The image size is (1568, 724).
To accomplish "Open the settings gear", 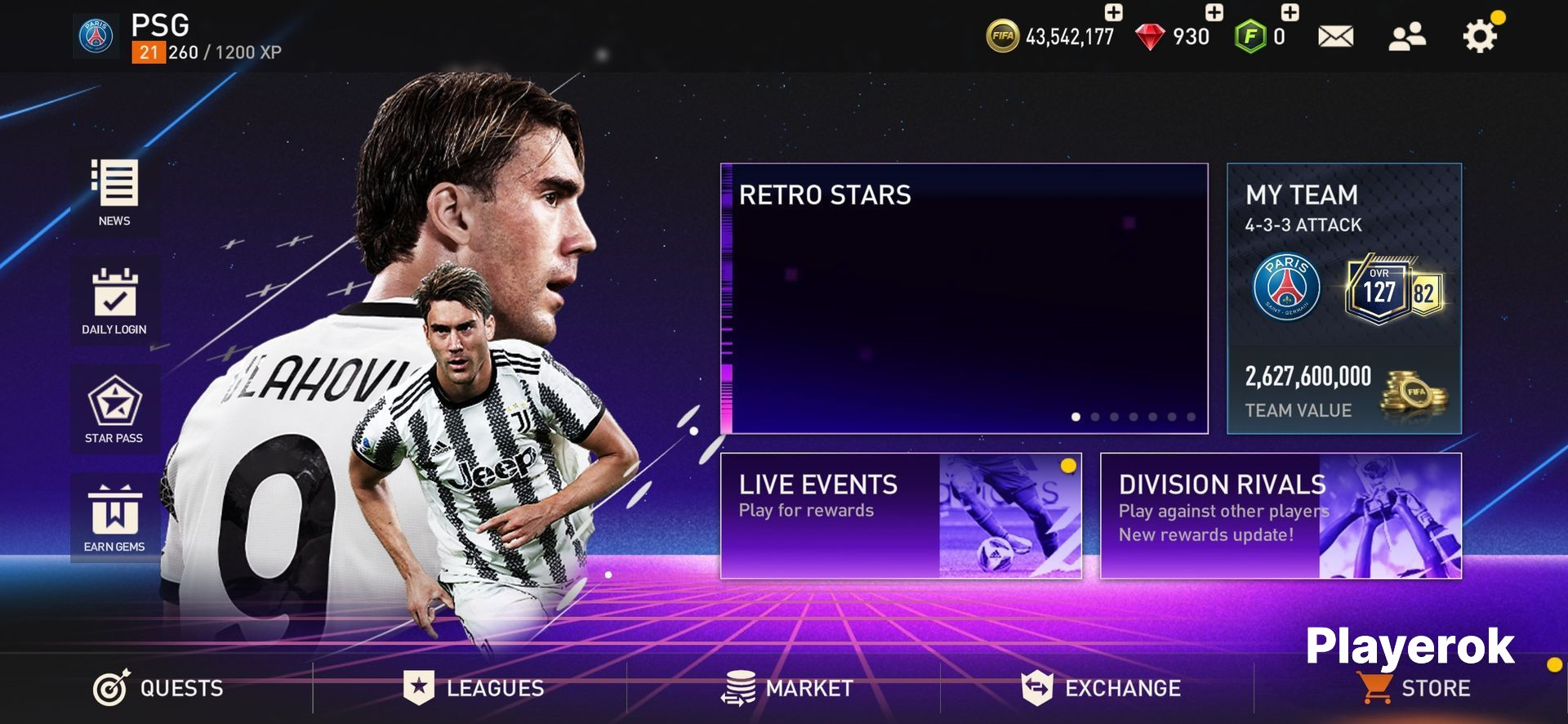I will (1479, 37).
